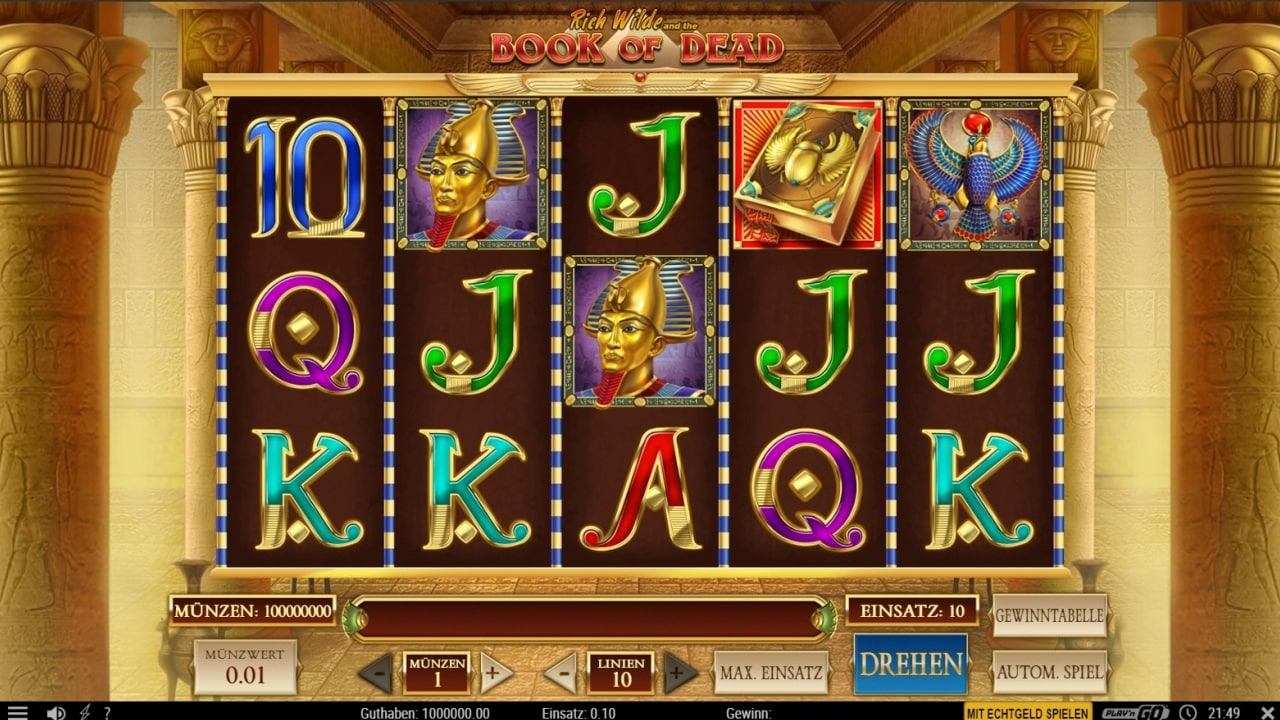Toggle the sound speaker icon
The height and width of the screenshot is (720, 1280).
click(x=56, y=712)
